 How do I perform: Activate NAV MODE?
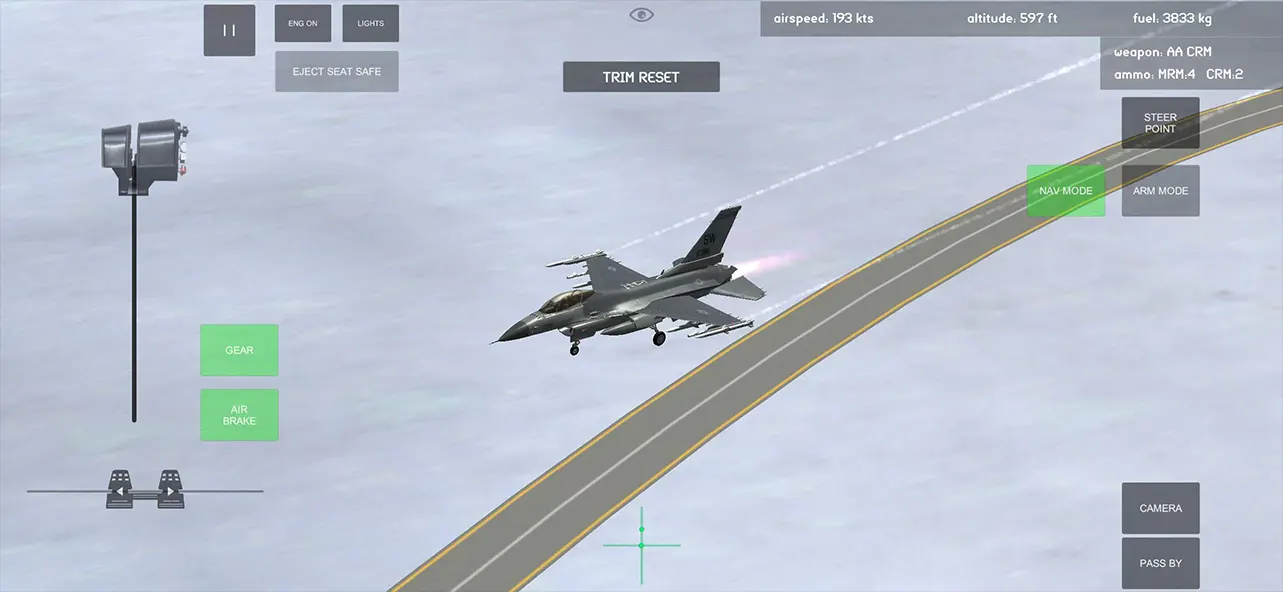pos(1065,191)
